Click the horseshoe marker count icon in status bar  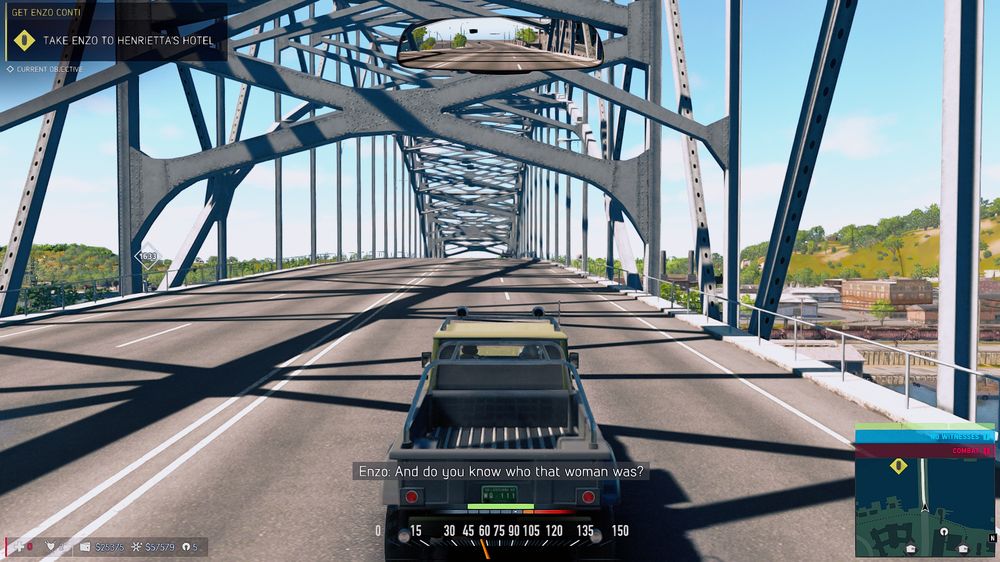point(185,547)
